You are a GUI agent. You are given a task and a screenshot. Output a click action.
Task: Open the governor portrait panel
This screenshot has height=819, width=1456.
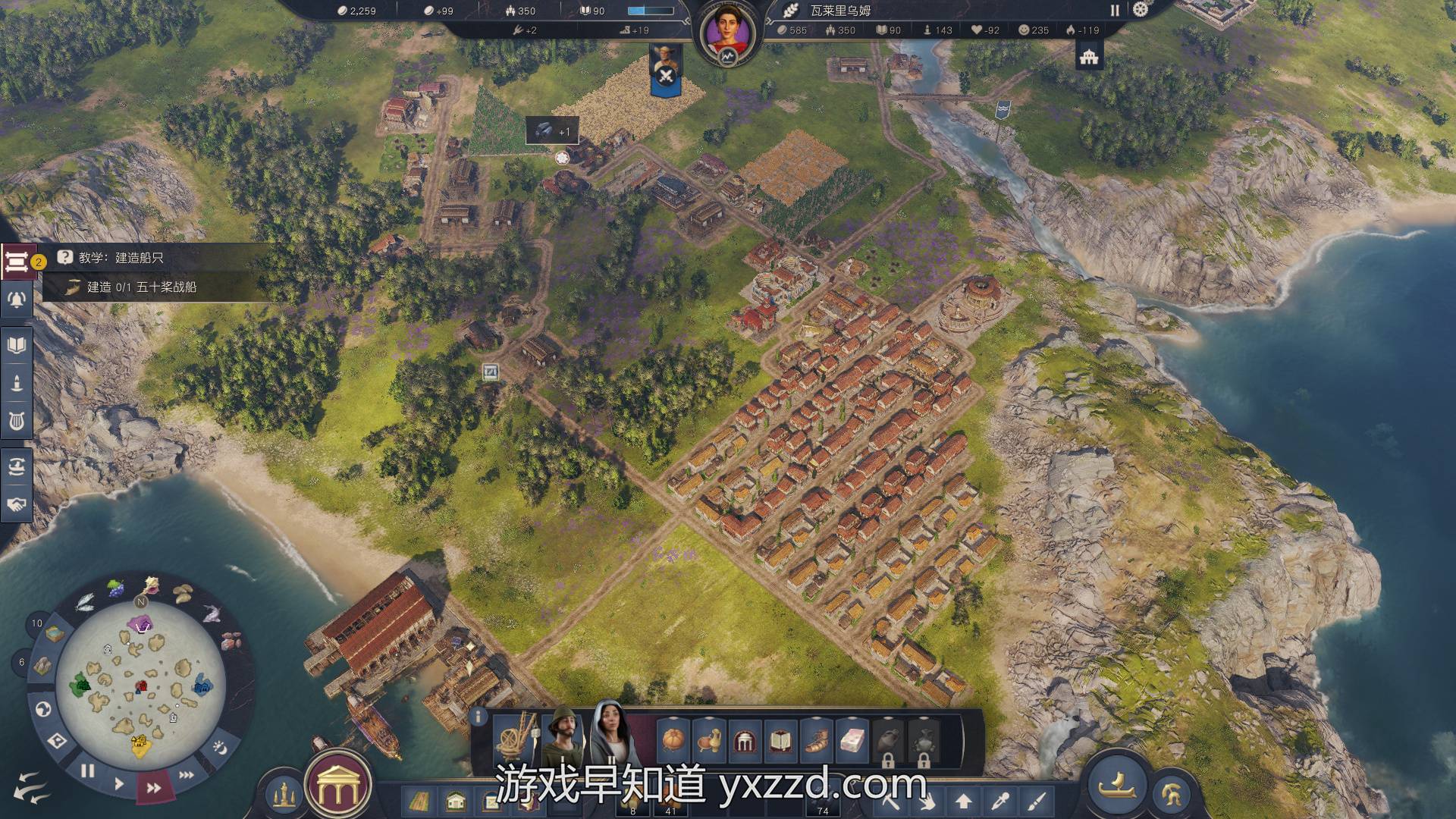pos(728,34)
